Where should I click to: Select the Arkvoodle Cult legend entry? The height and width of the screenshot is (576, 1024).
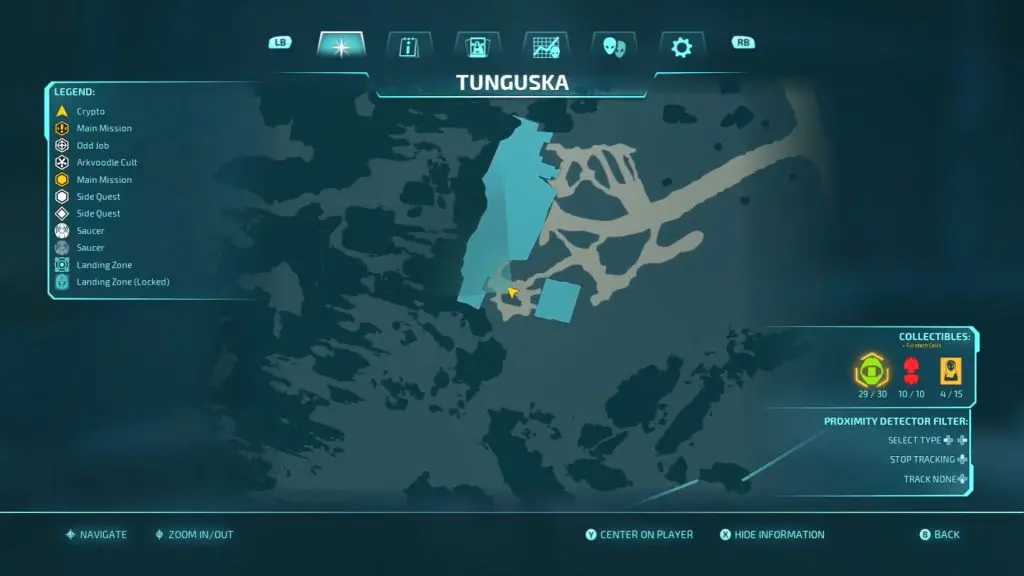pyautogui.click(x=106, y=163)
